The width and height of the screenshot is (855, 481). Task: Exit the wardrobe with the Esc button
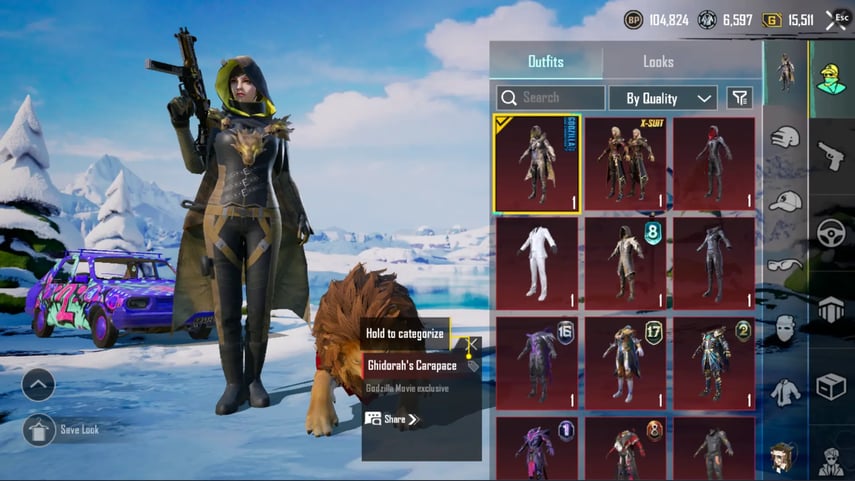(837, 19)
